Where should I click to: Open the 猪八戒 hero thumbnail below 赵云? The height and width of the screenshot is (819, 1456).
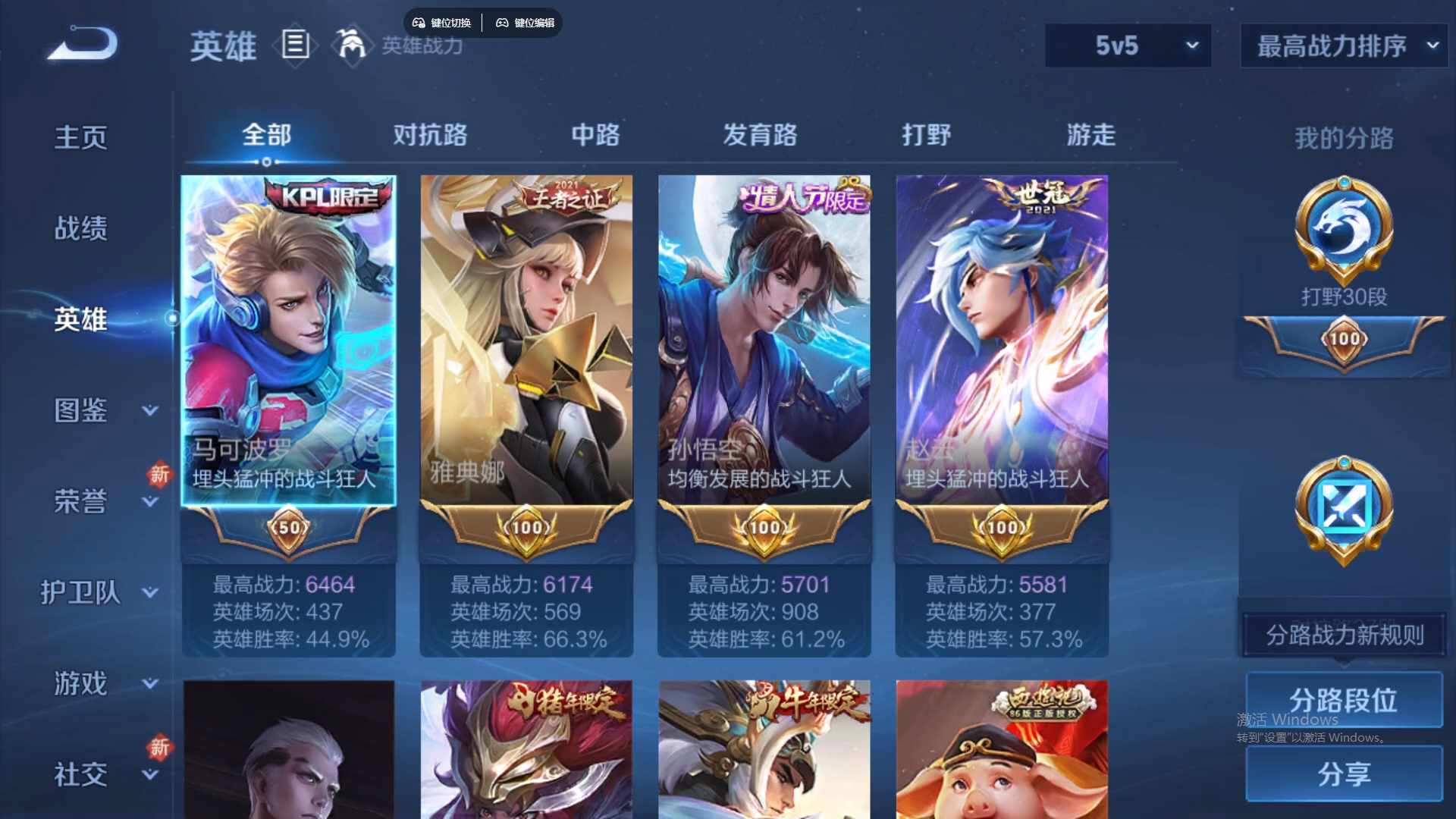coord(1001,751)
